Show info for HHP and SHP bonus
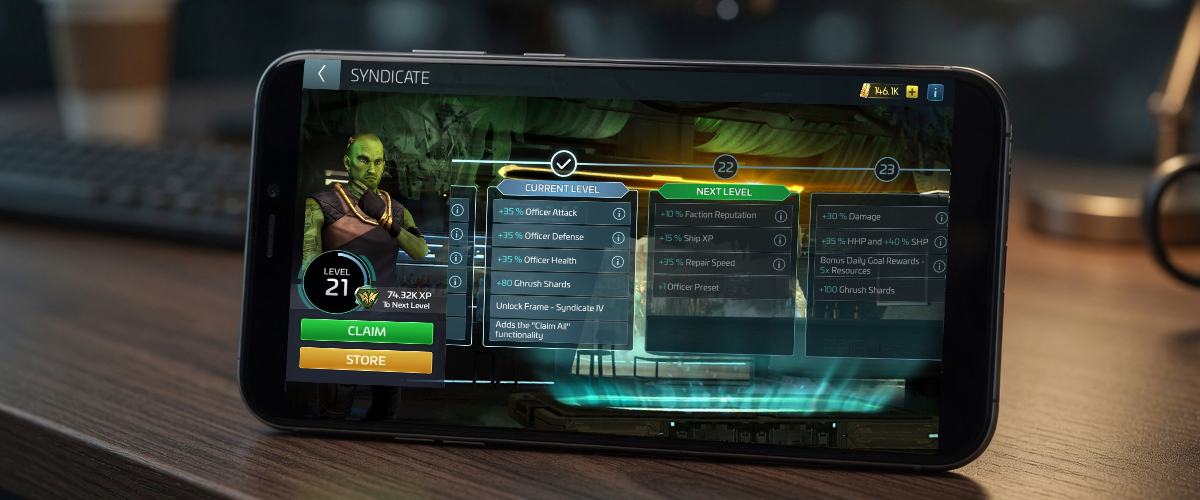The height and width of the screenshot is (500, 1200). pyautogui.click(x=941, y=242)
